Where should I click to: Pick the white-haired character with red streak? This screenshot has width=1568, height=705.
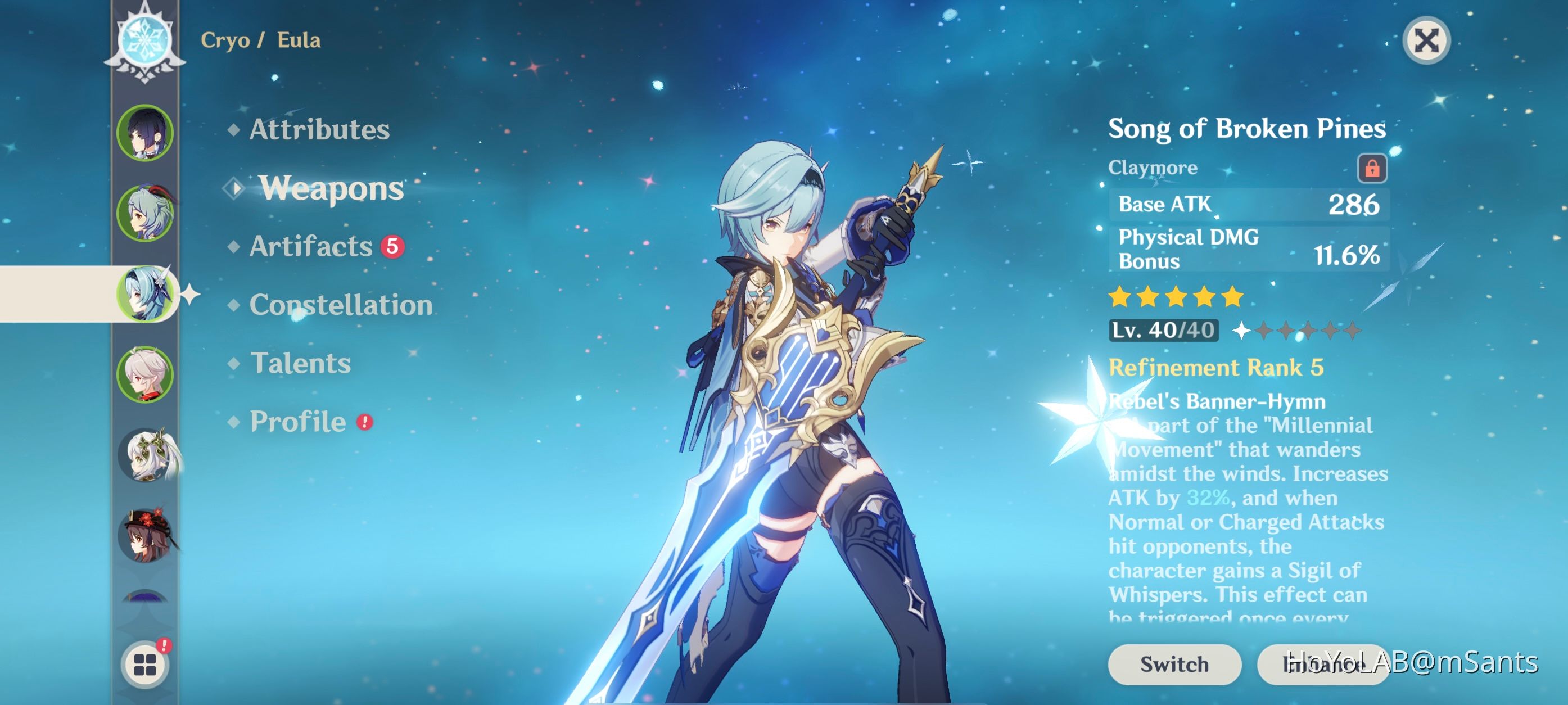click(x=145, y=374)
